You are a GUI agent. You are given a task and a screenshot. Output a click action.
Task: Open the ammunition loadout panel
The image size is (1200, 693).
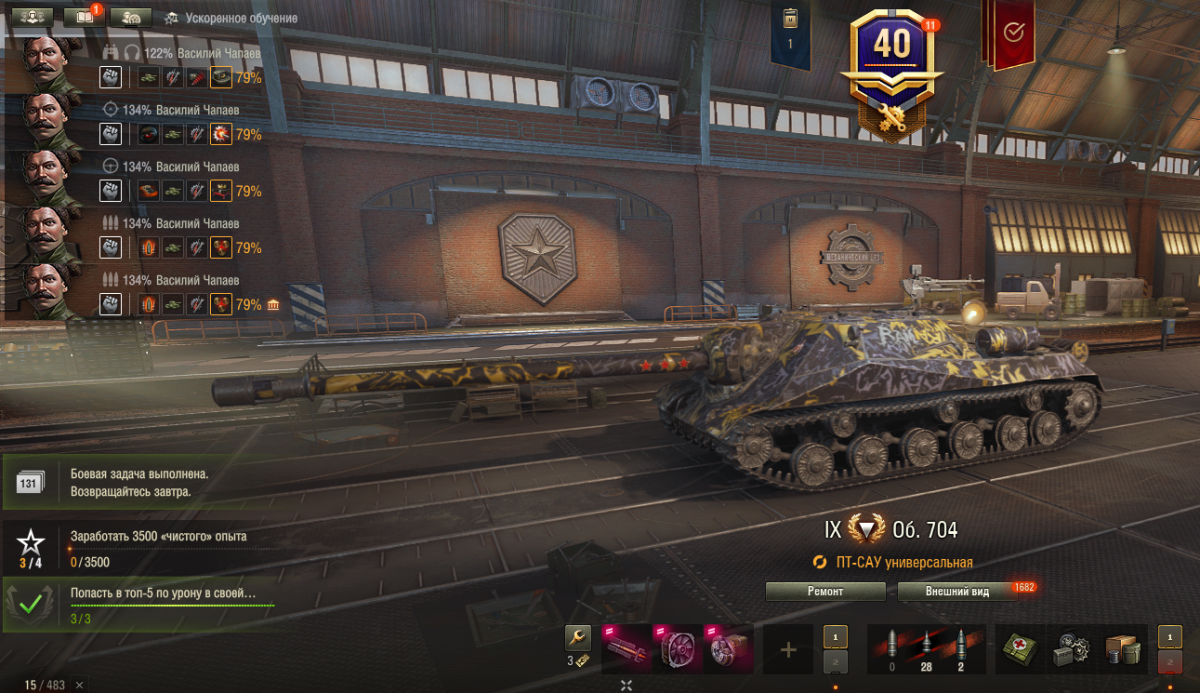pos(925,650)
